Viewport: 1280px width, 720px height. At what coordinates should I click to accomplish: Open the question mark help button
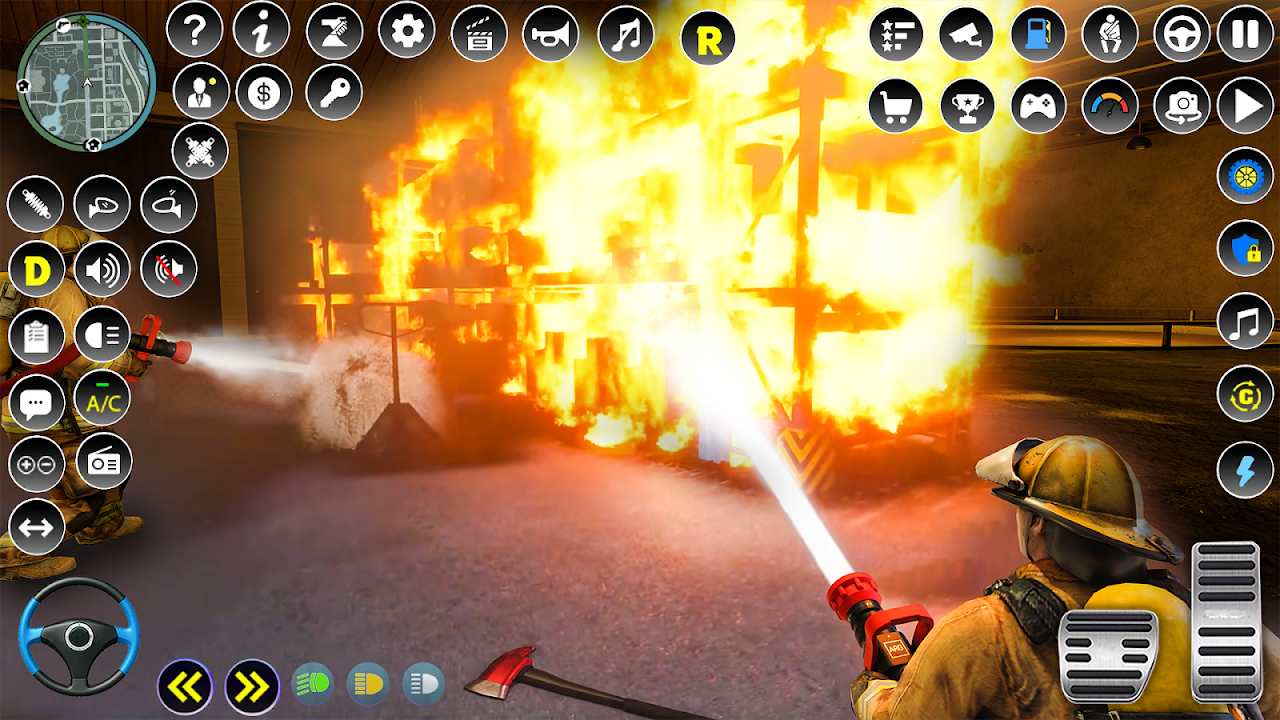click(194, 31)
